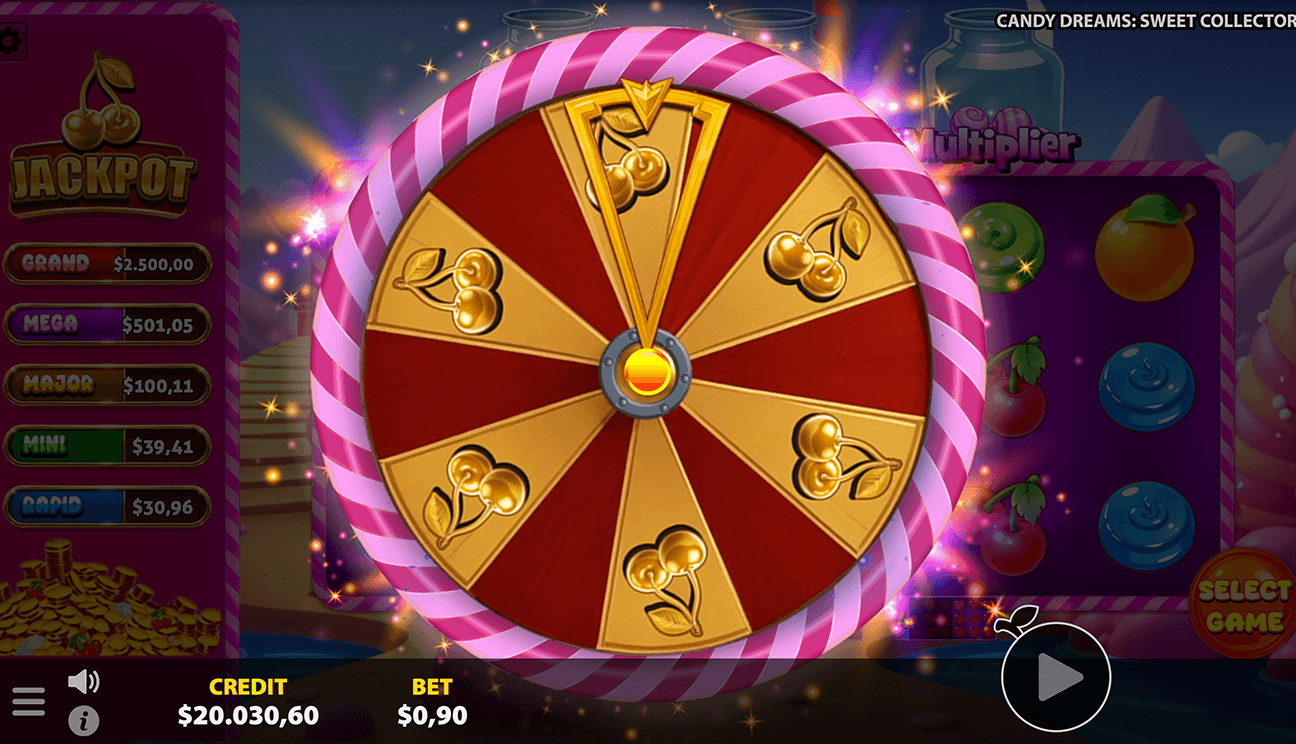The width and height of the screenshot is (1296, 744).
Task: Select the RAPID jackpot tier
Action: (x=108, y=504)
